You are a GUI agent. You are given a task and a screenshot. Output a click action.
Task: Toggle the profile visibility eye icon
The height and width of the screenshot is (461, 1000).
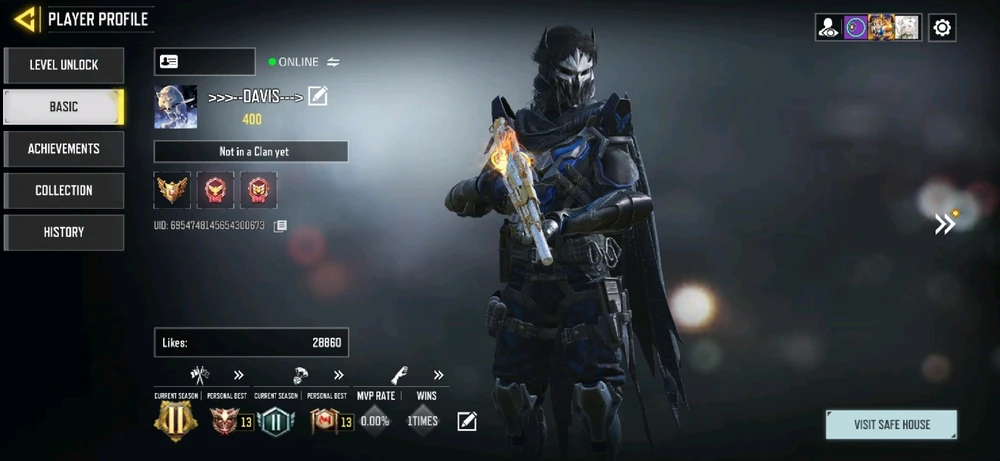(x=829, y=28)
